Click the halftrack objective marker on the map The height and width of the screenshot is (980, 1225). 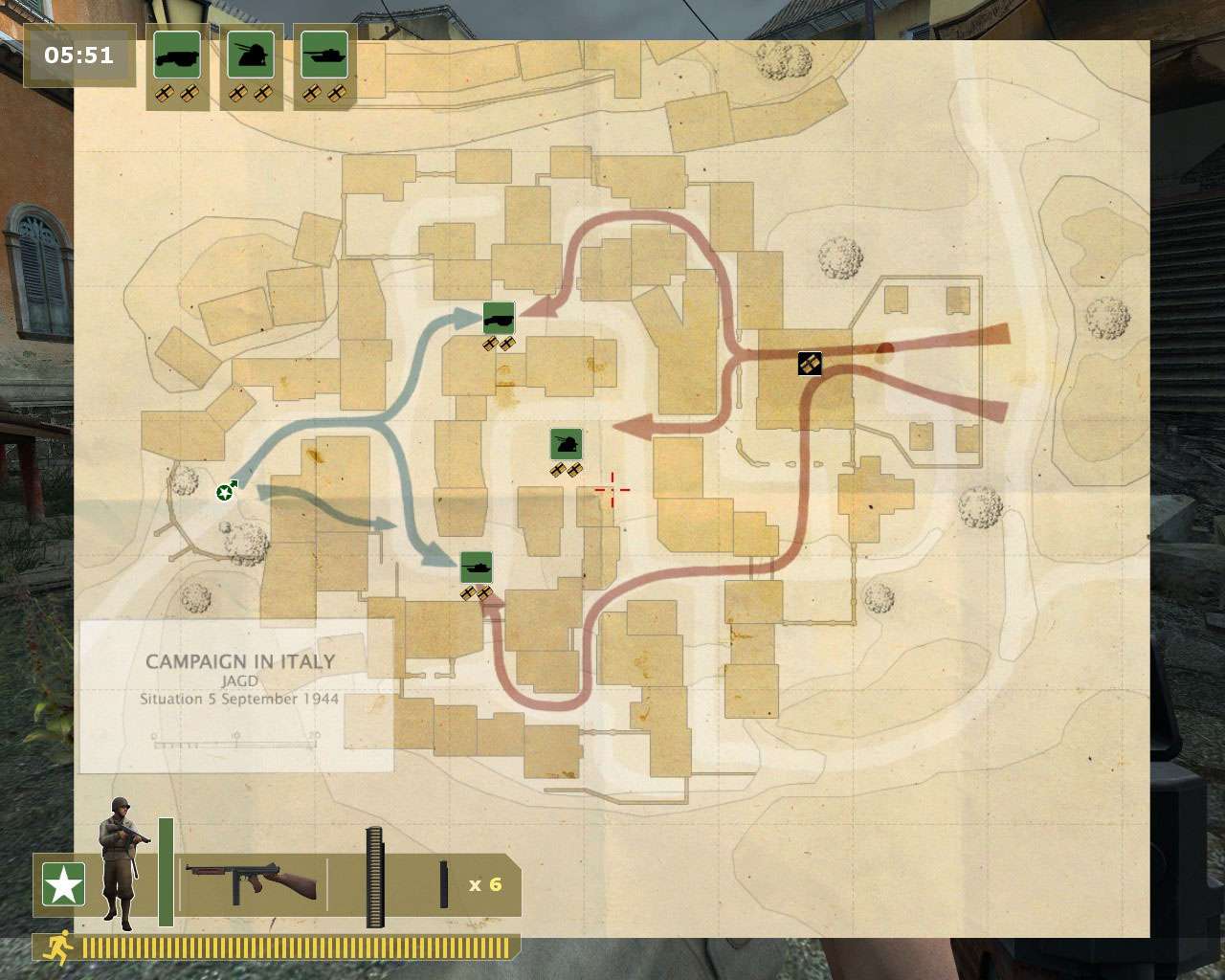[499, 318]
